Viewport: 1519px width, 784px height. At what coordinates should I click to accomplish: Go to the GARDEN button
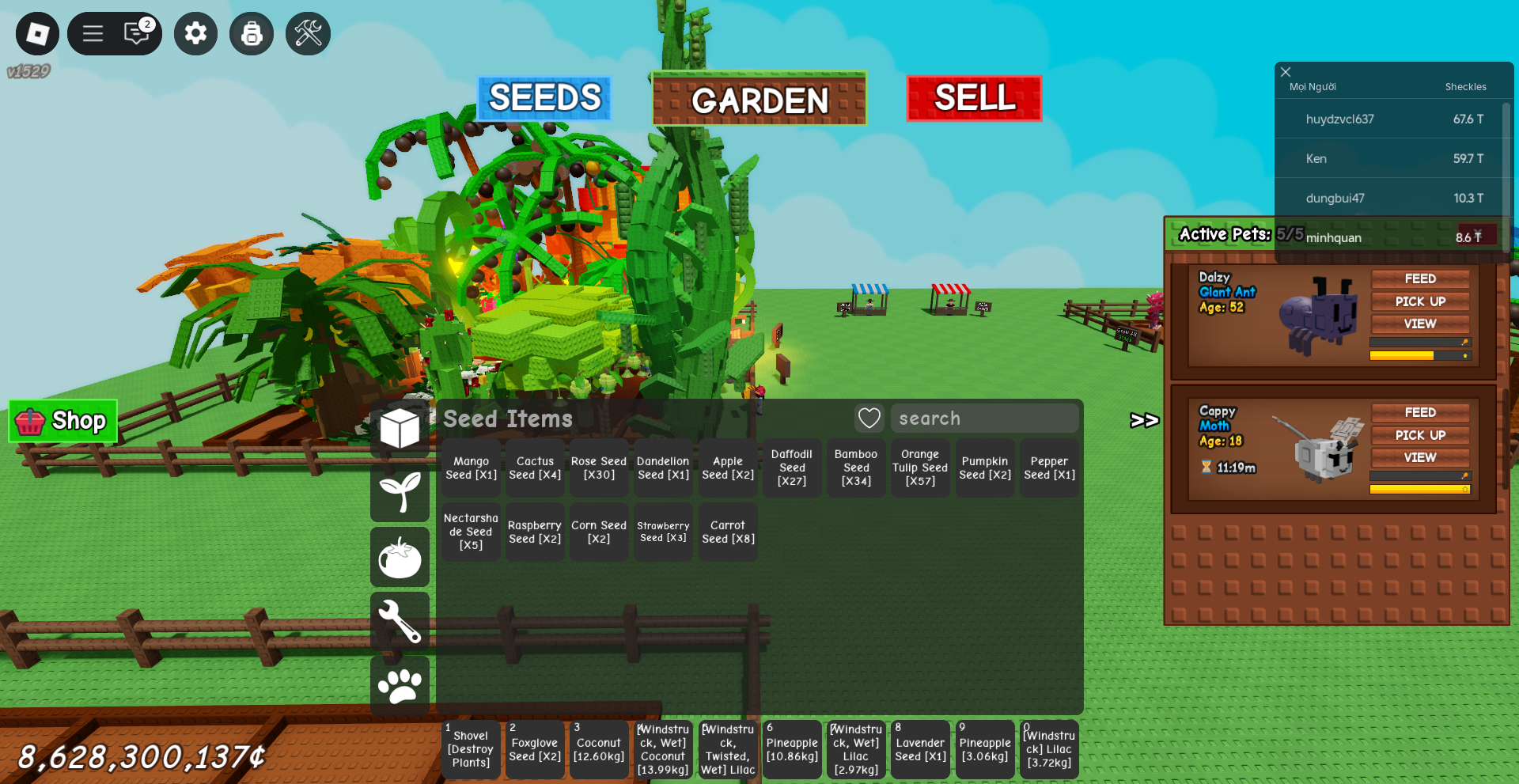tap(759, 100)
